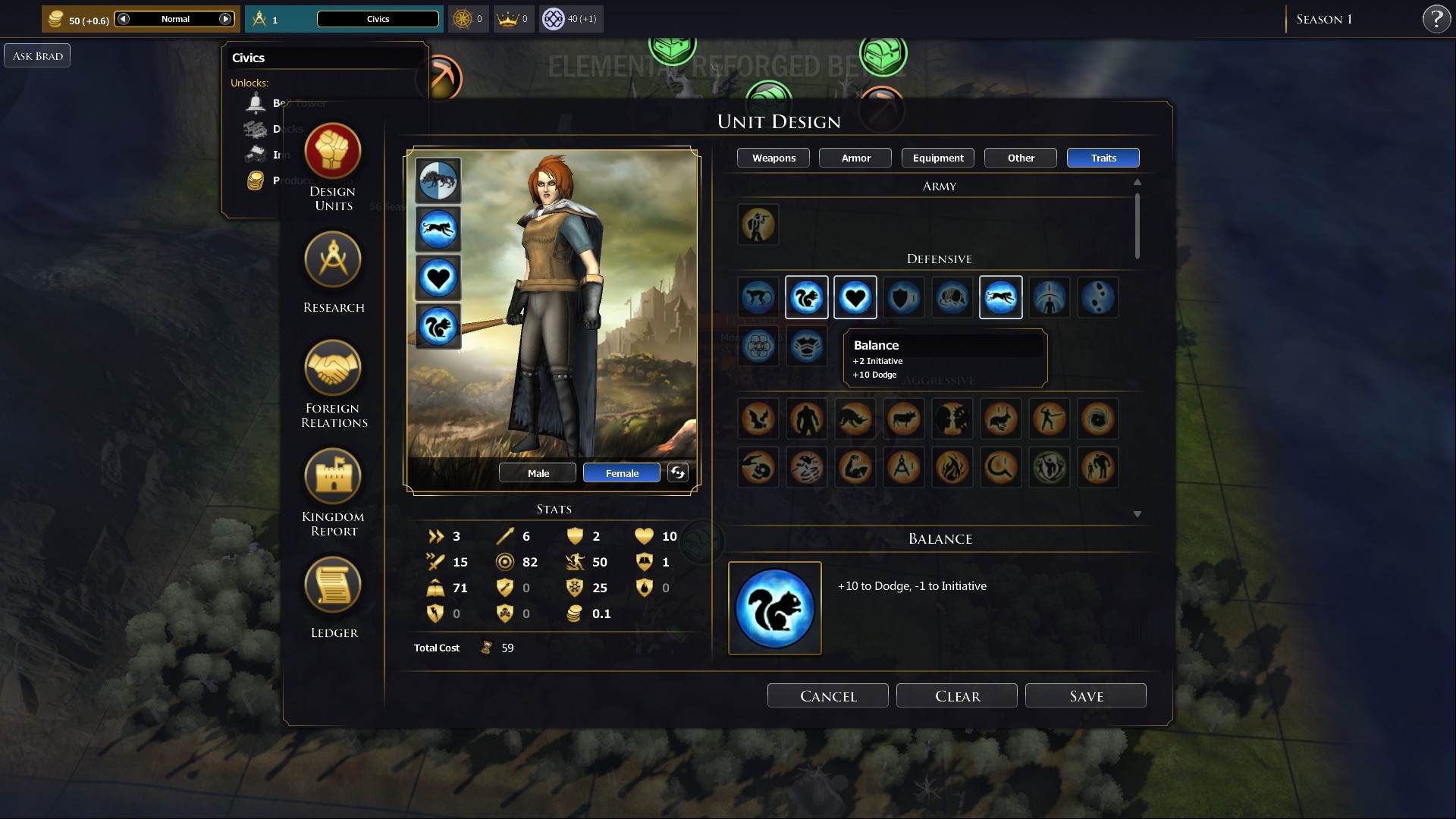Select the Female unit model
This screenshot has height=819, width=1456.
(x=621, y=473)
